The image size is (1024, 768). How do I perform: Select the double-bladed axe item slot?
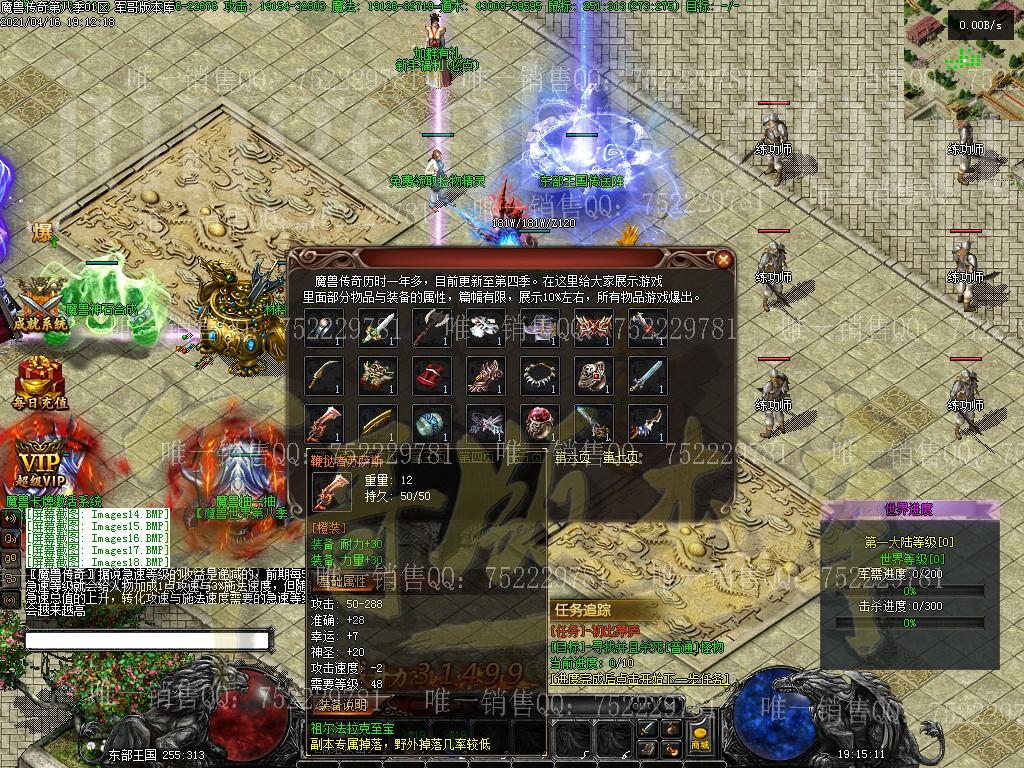coord(431,326)
